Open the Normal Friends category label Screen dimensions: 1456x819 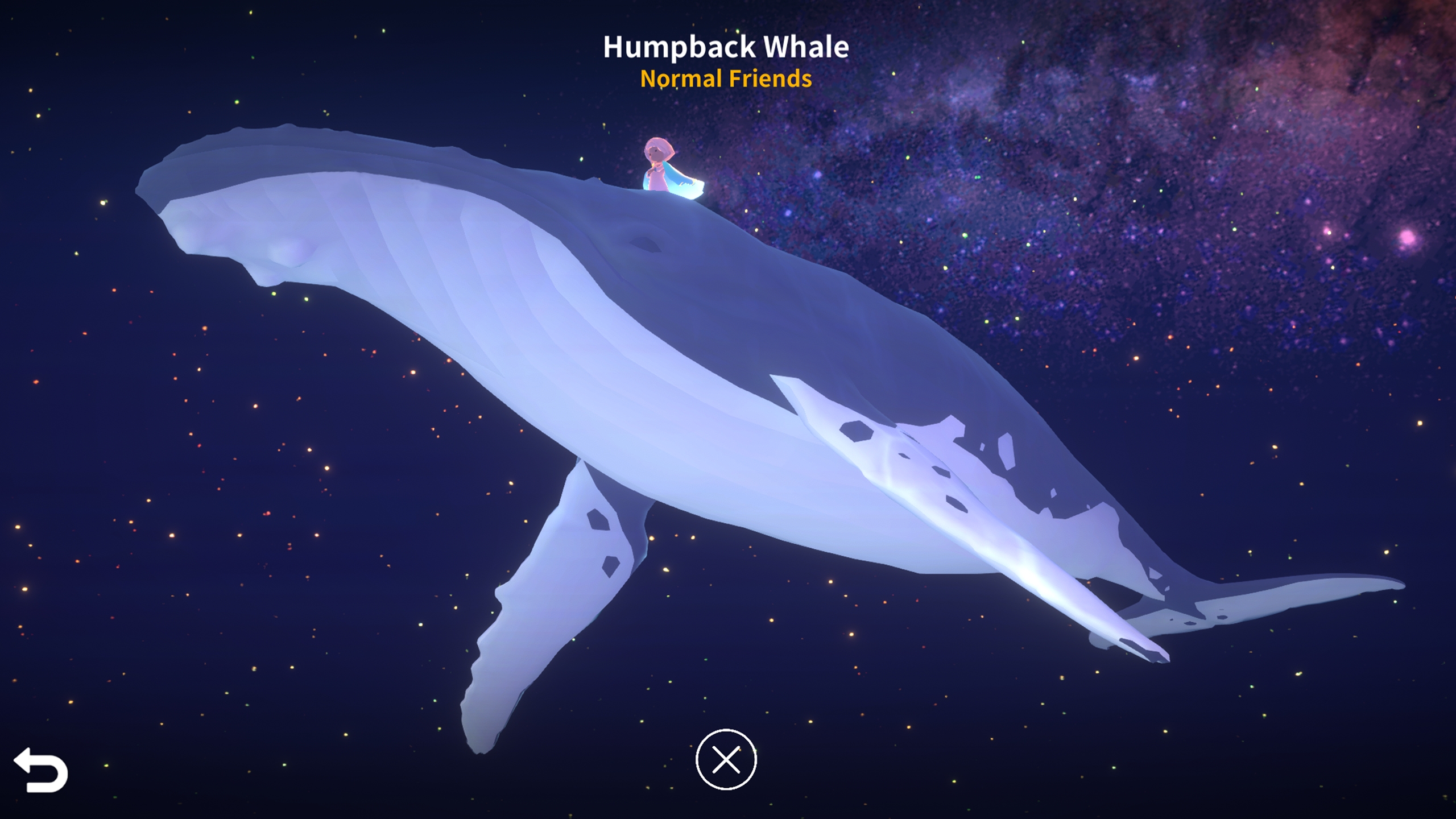[725, 81]
